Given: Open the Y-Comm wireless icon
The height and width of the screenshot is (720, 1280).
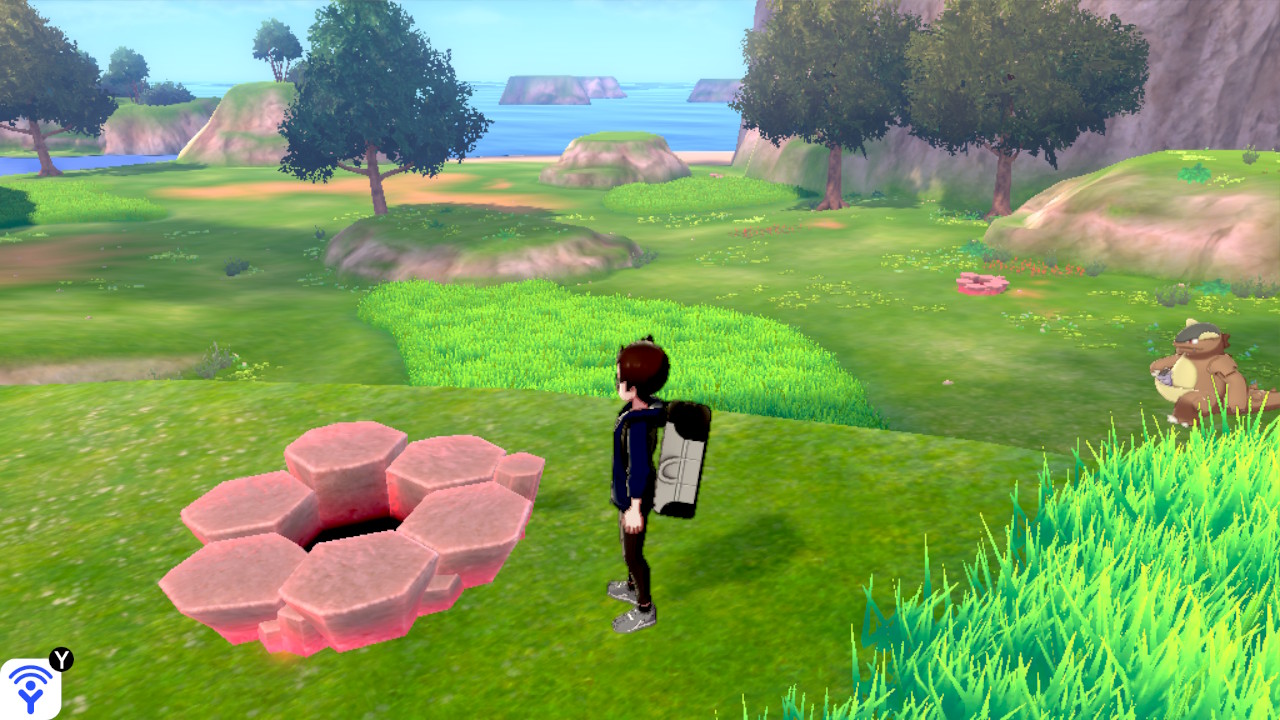Looking at the screenshot, I should (x=30, y=688).
